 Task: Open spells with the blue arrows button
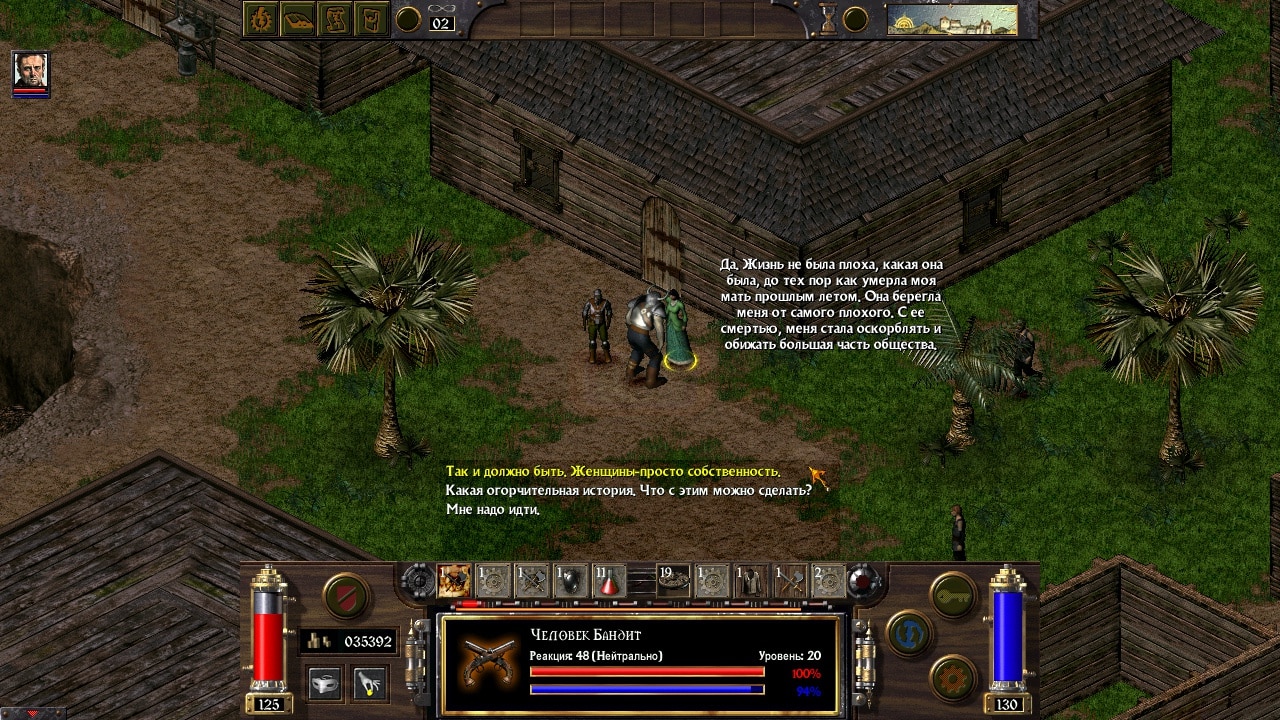click(x=909, y=634)
